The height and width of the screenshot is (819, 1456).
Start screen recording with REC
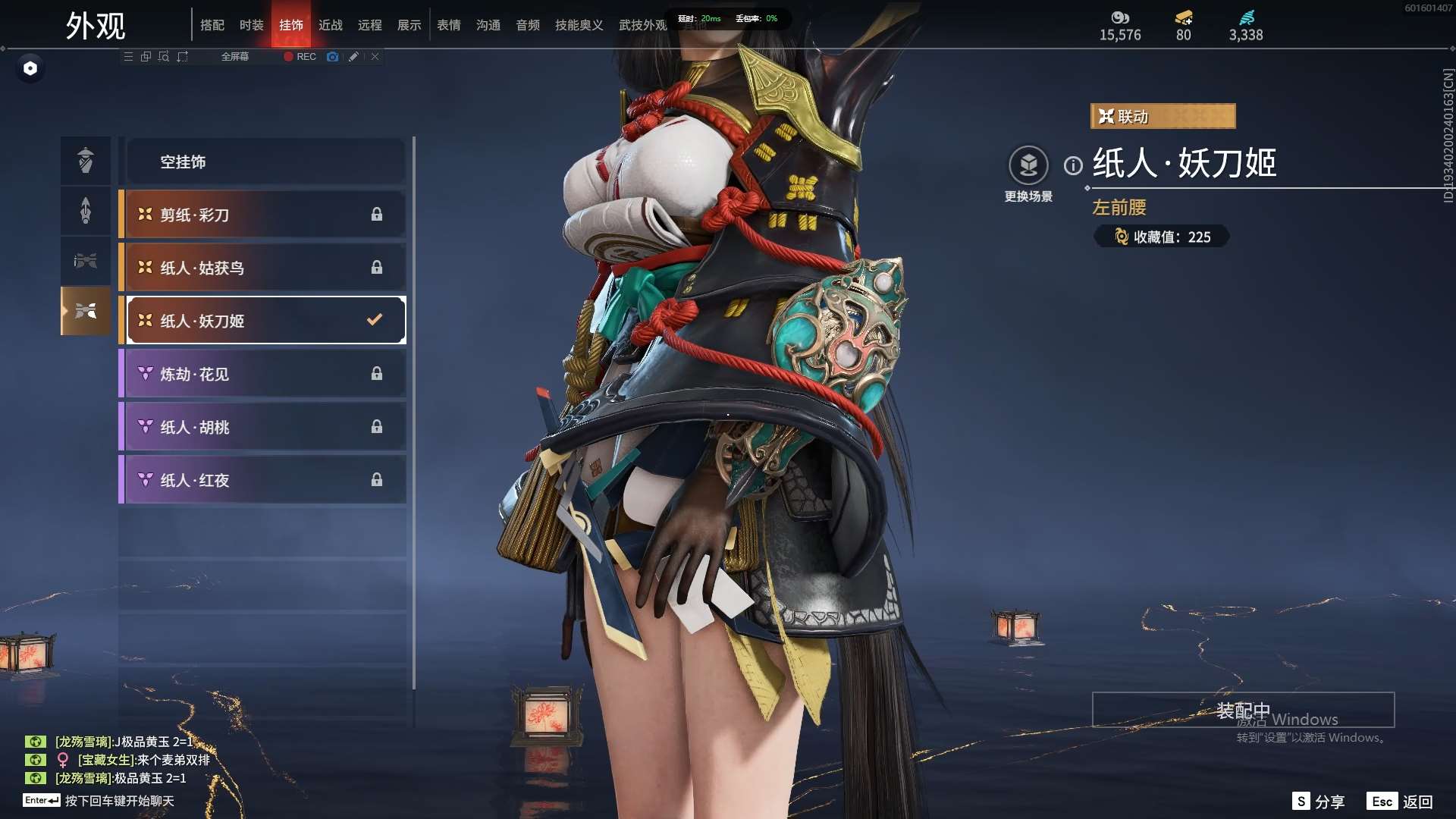[x=300, y=57]
